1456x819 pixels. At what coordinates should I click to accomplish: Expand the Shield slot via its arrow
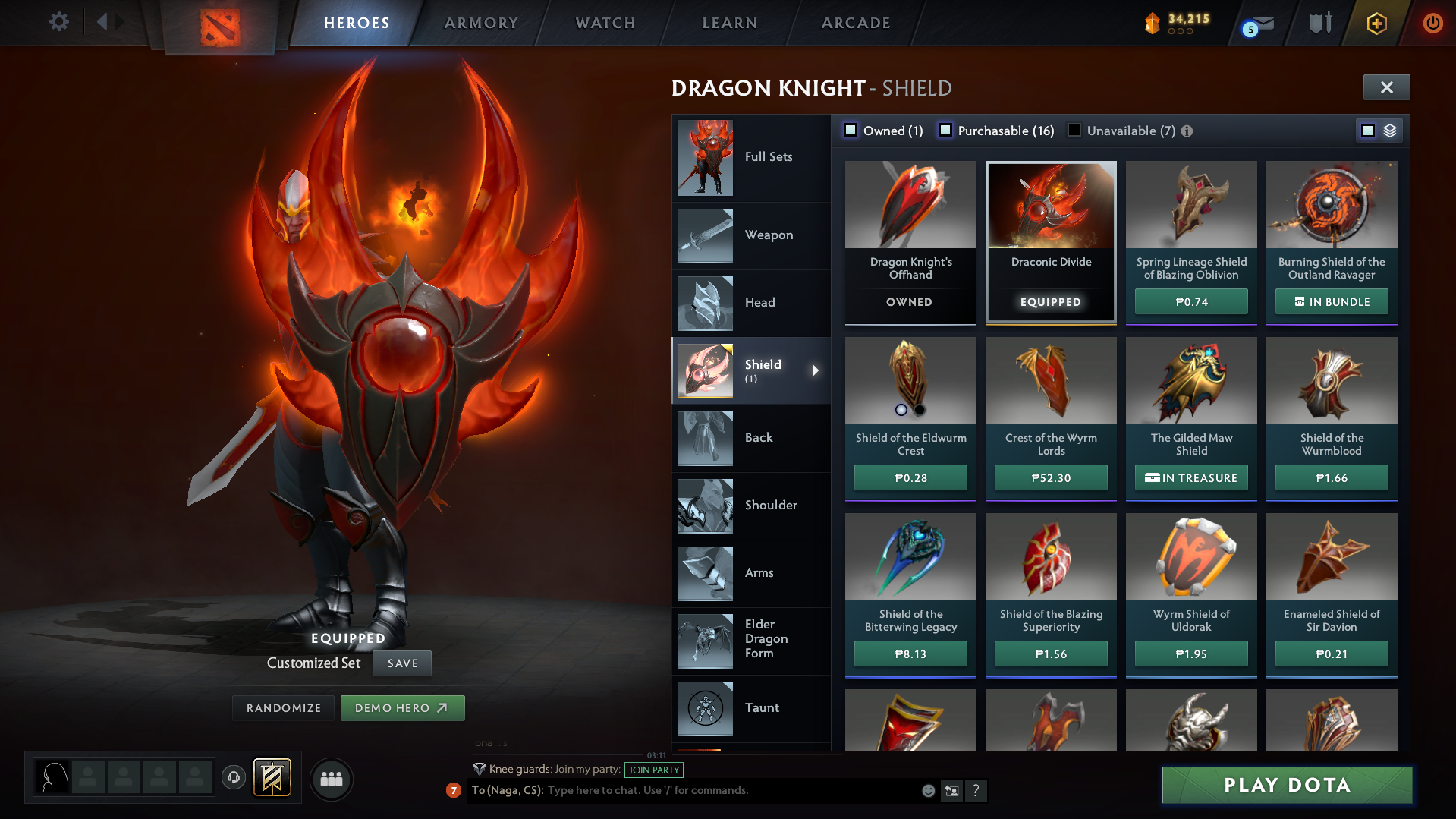click(816, 371)
